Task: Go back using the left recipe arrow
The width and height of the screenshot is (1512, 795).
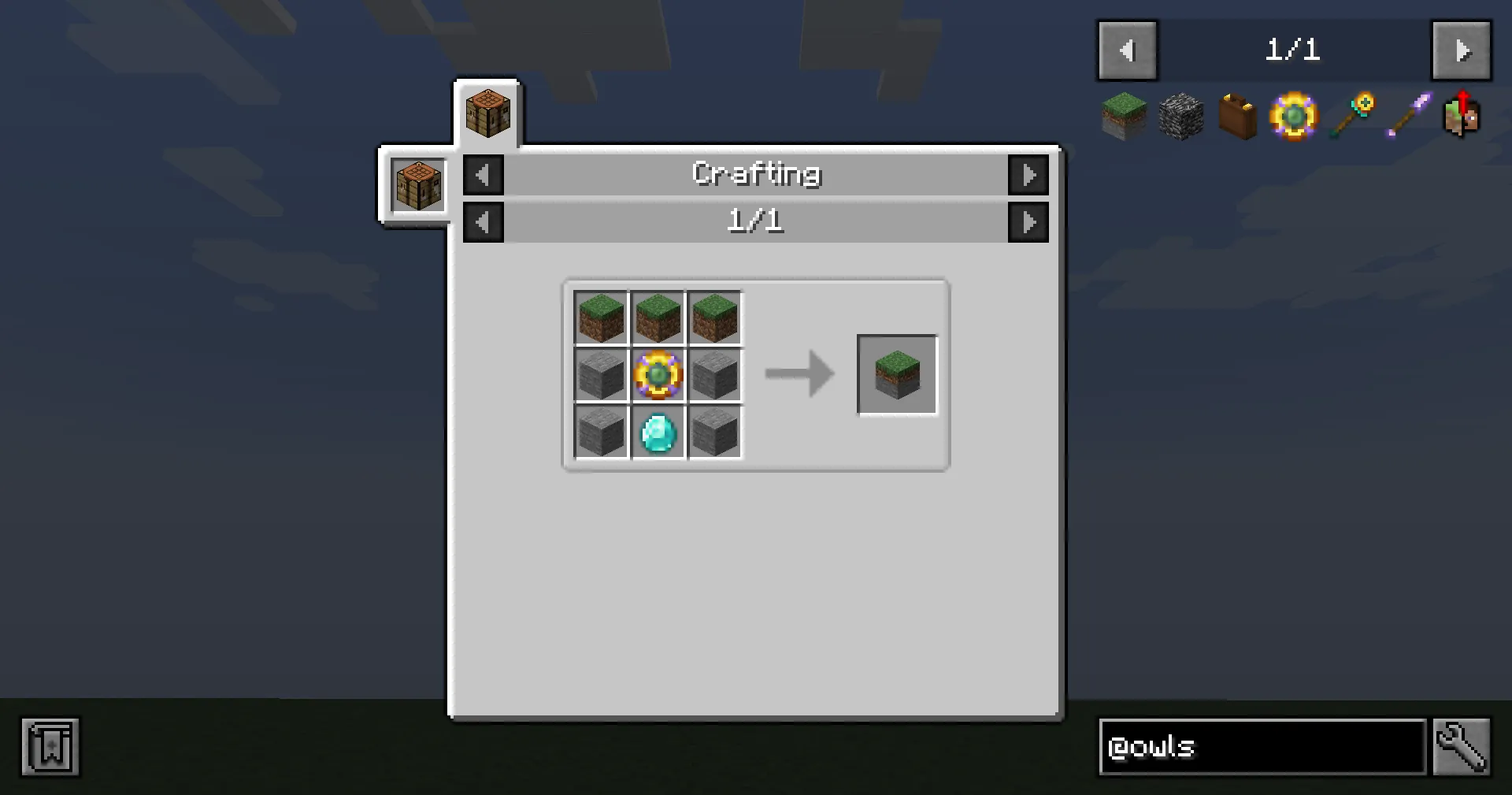Action: [483, 221]
